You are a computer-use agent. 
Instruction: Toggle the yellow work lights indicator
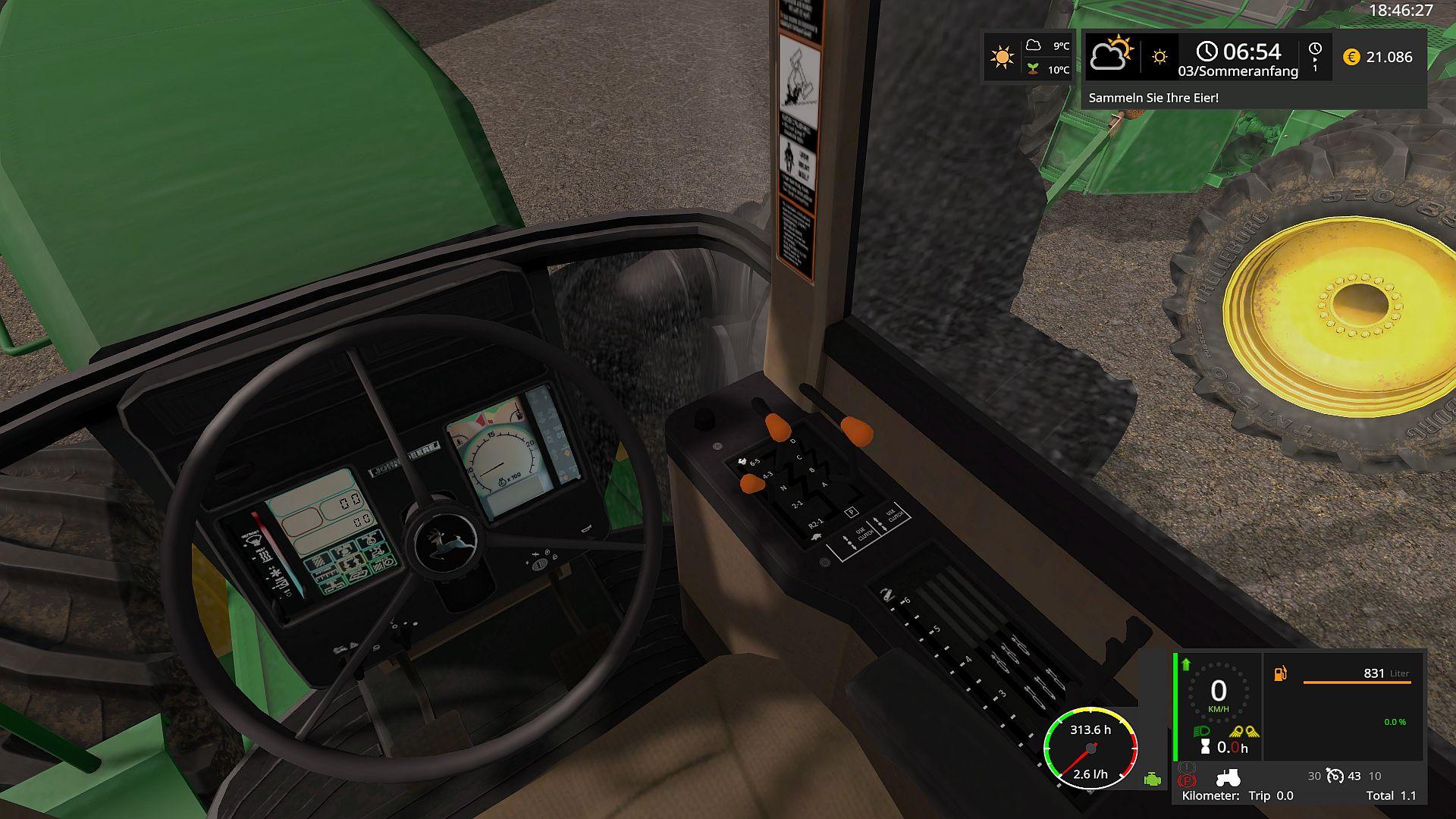tap(1244, 732)
